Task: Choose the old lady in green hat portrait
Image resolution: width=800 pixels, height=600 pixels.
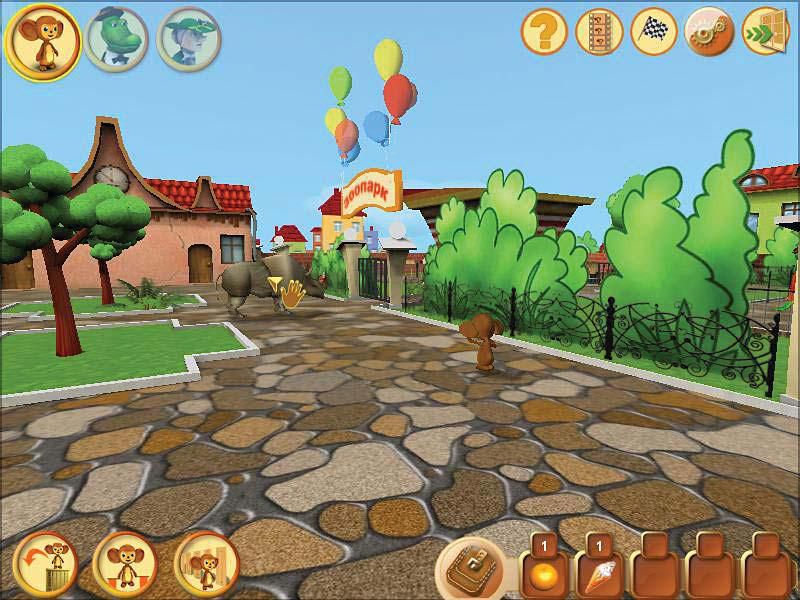Action: [x=189, y=39]
